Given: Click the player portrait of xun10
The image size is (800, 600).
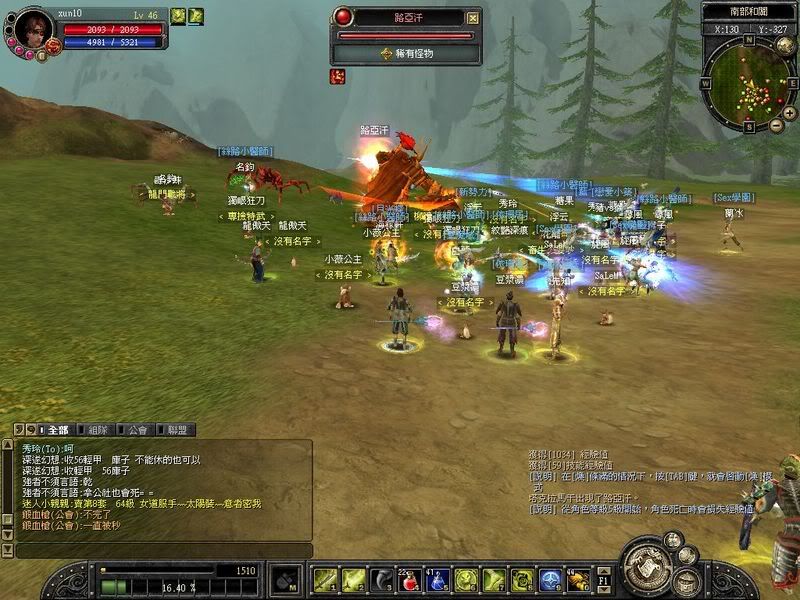Looking at the screenshot, I should click(x=33, y=27).
